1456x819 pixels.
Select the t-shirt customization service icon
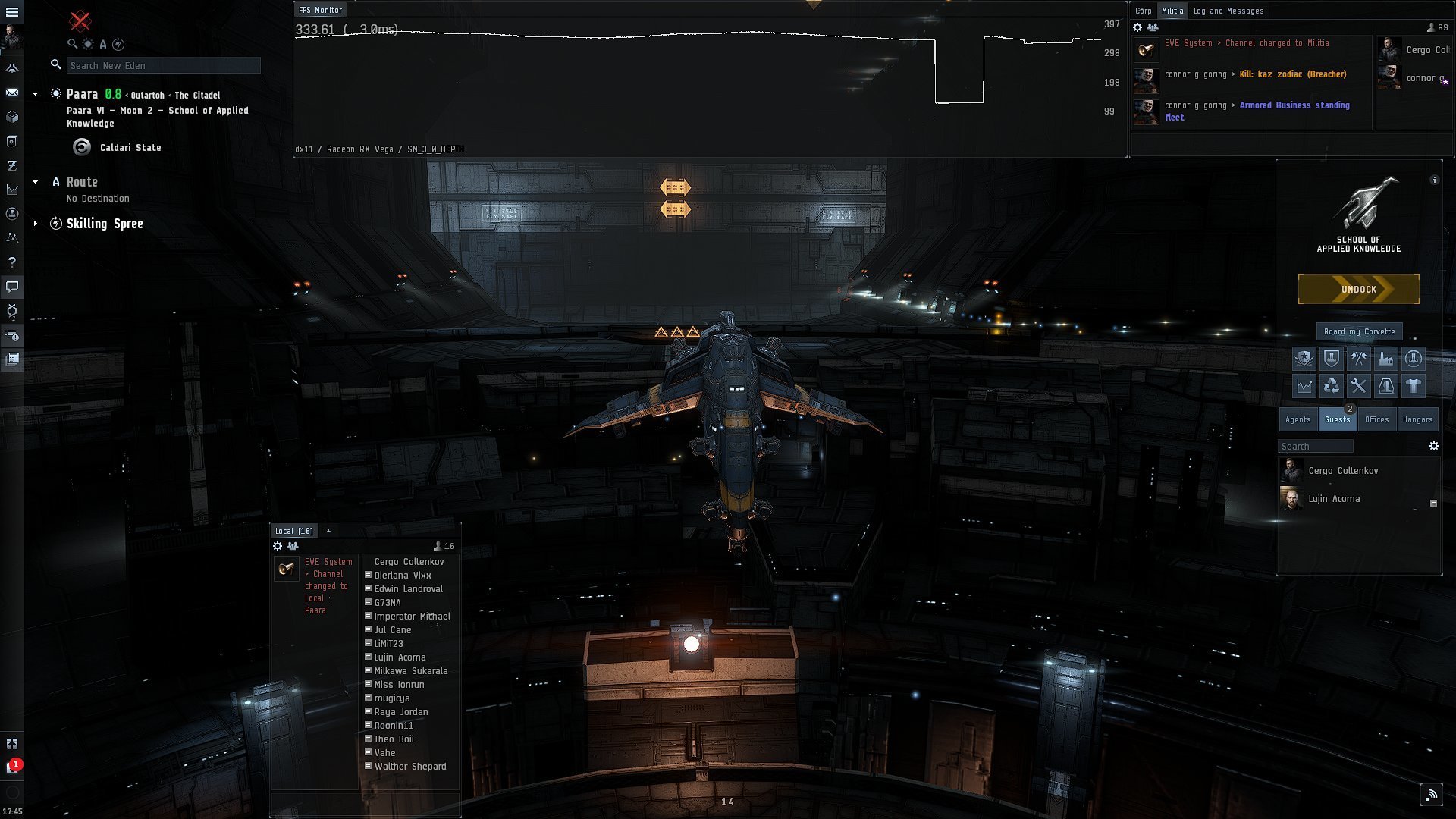(1413, 386)
